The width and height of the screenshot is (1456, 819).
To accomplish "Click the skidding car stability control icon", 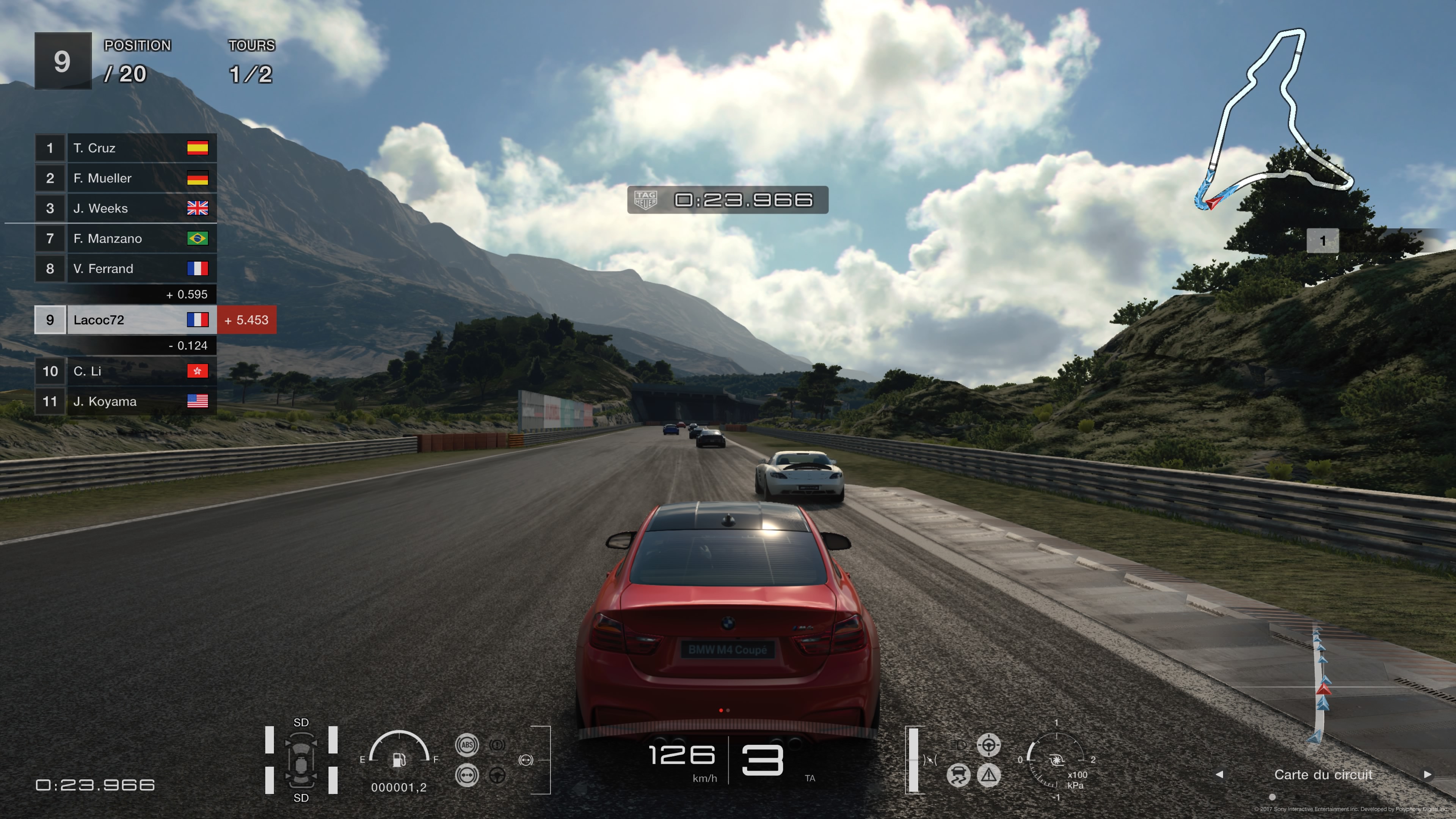I will coord(958,775).
